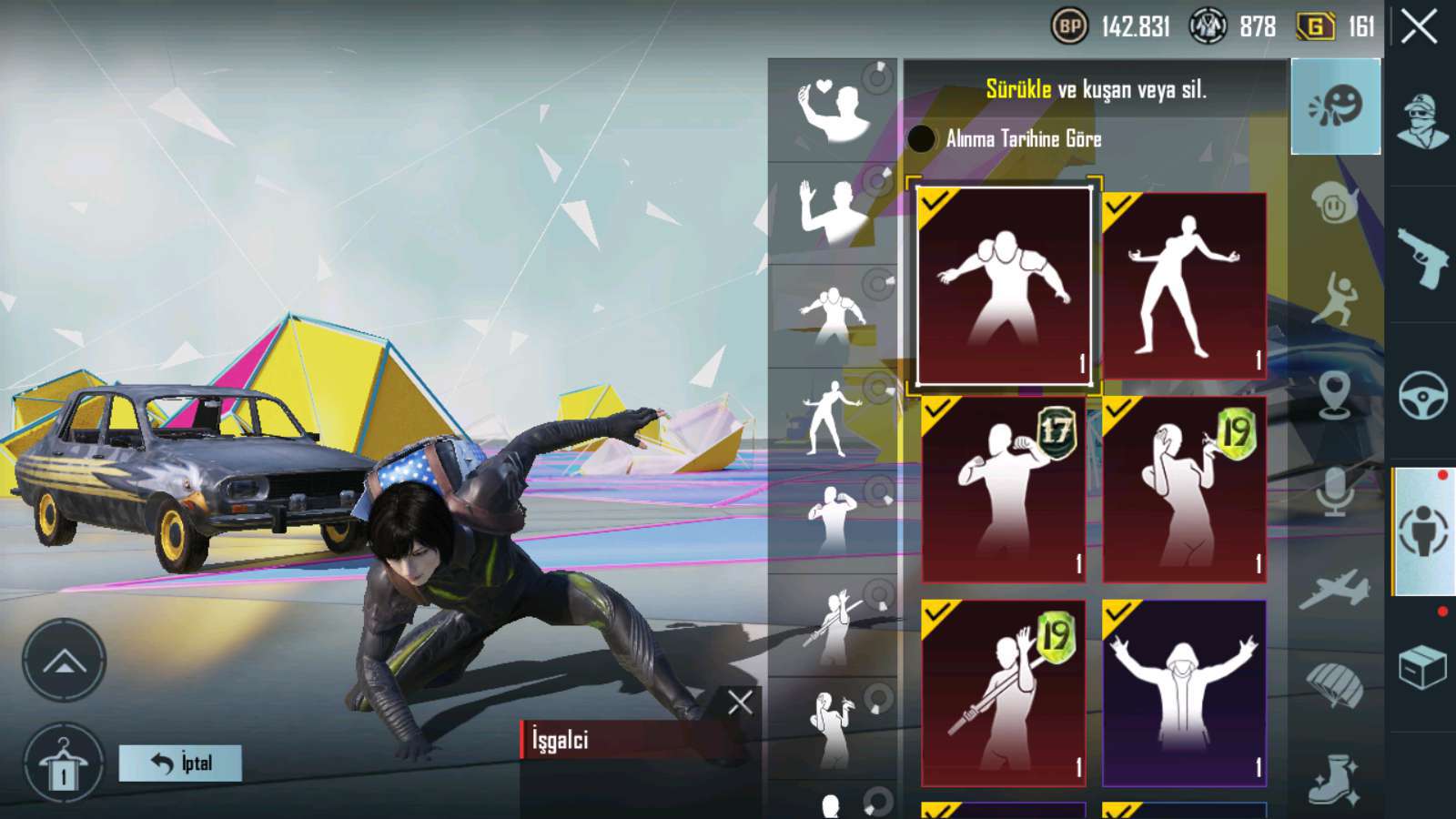Toggle Alınma Tarihine Göre sorting
Screen dimensions: 1456x819
coord(922,138)
